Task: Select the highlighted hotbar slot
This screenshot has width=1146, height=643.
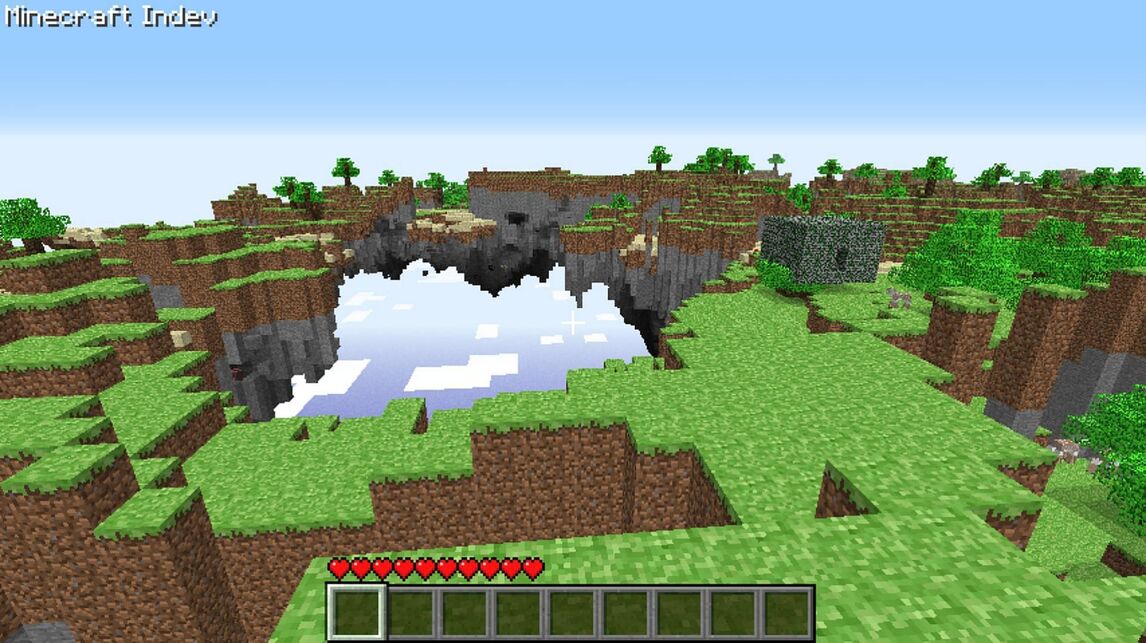Action: tap(357, 612)
